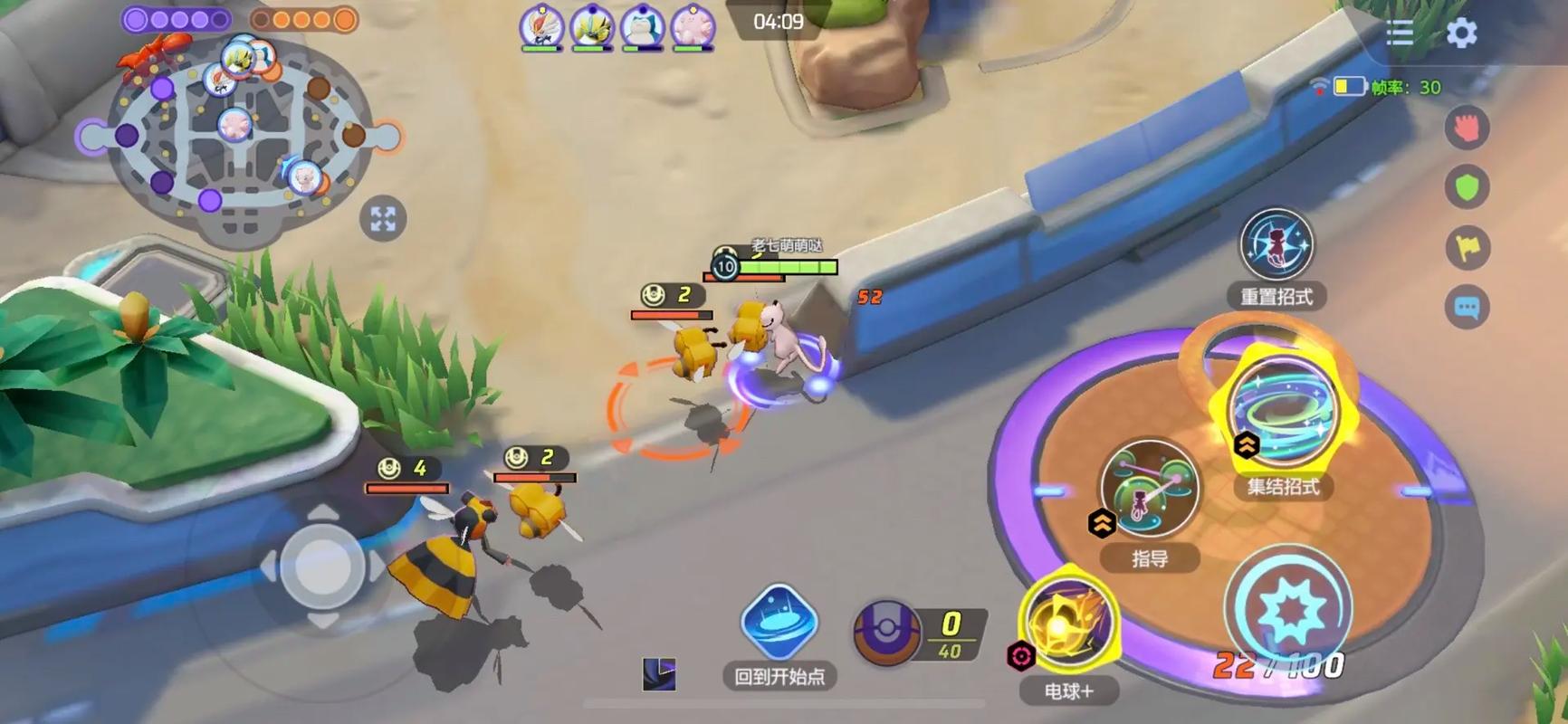
Task: Use the 集结招式 Unite move
Action: 1284,410
